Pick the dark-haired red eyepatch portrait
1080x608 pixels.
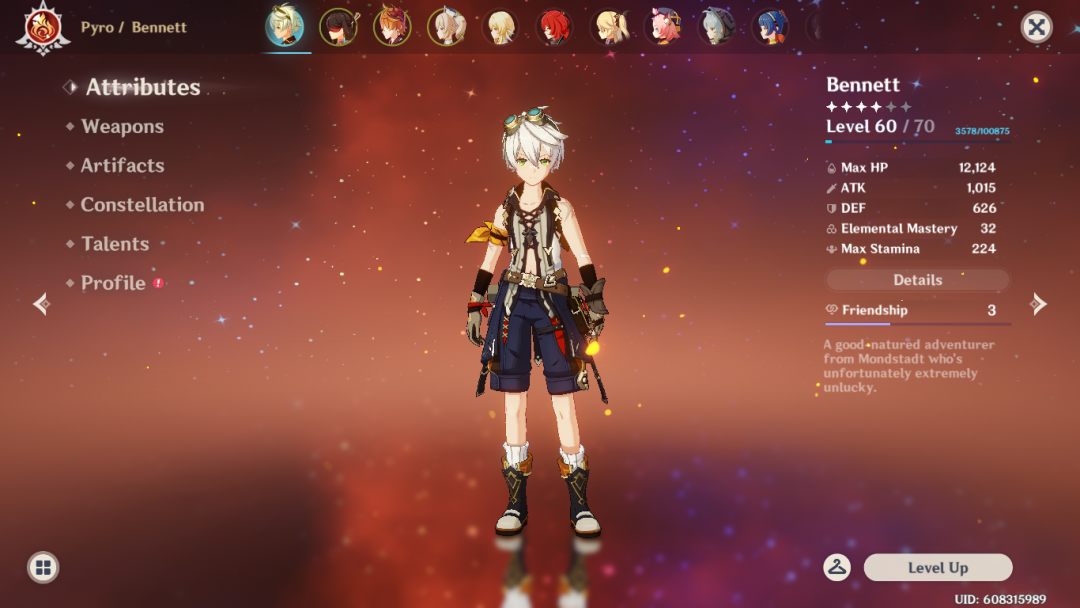[338, 27]
